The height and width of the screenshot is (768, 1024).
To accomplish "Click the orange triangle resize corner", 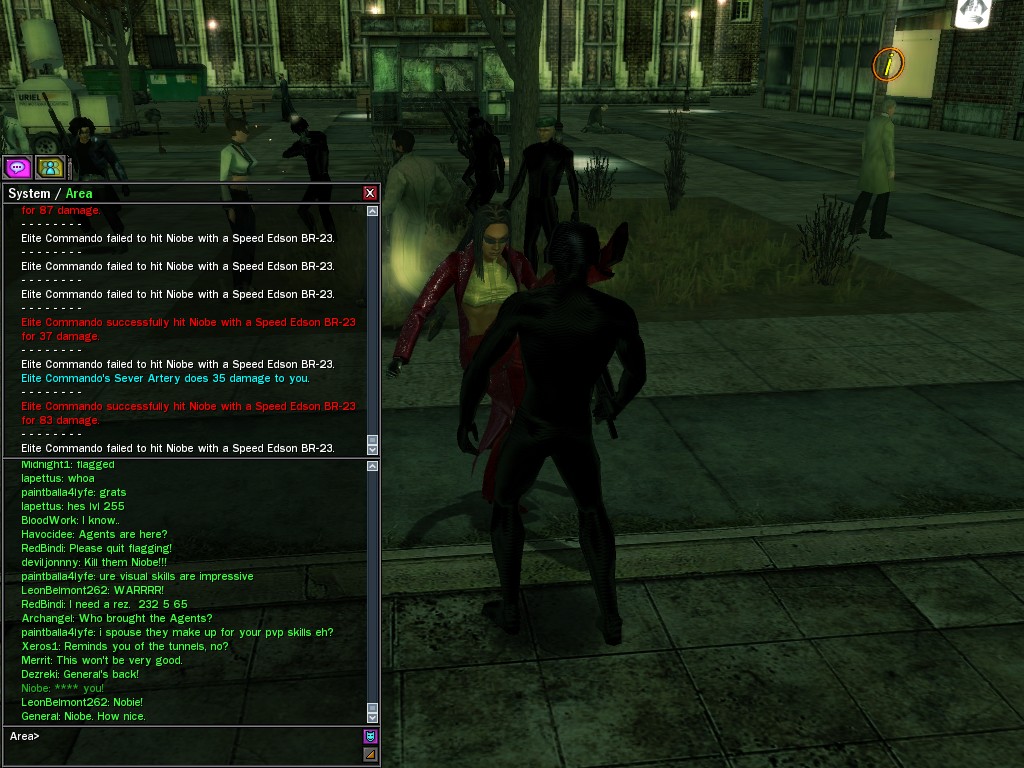I will 370,755.
